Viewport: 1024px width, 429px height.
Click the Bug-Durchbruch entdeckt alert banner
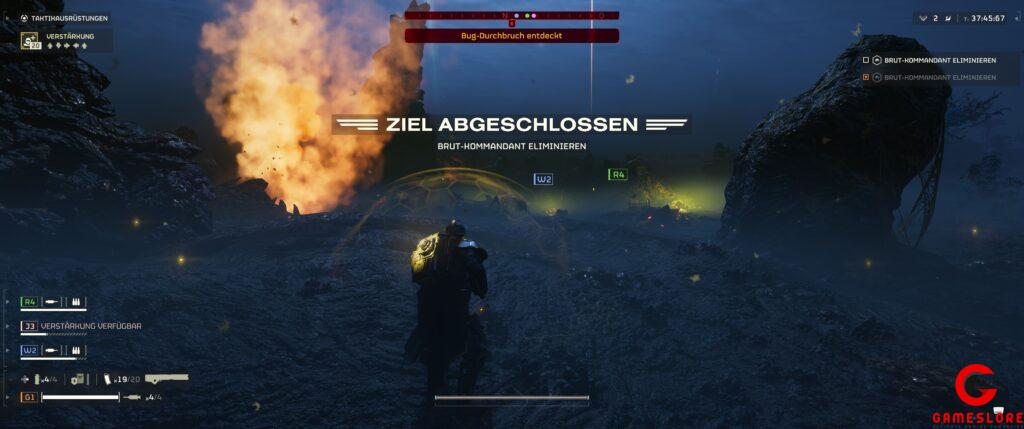point(511,36)
